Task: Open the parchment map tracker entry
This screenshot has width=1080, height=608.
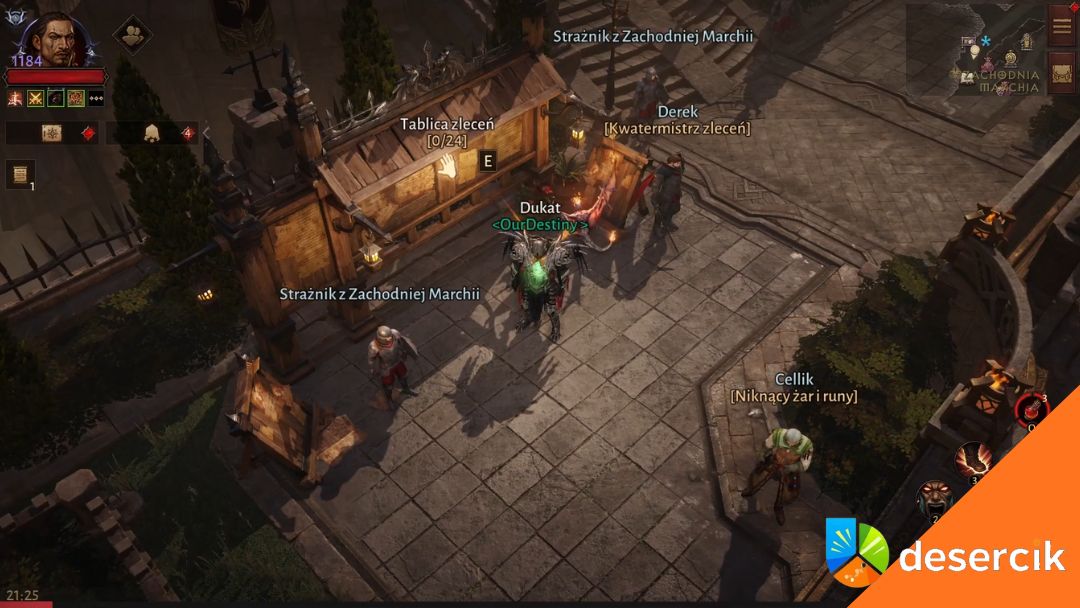Action: point(52,133)
